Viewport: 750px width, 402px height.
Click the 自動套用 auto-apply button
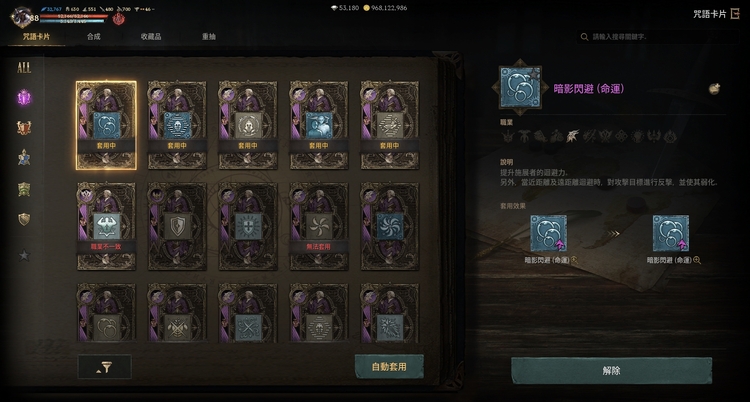389,367
